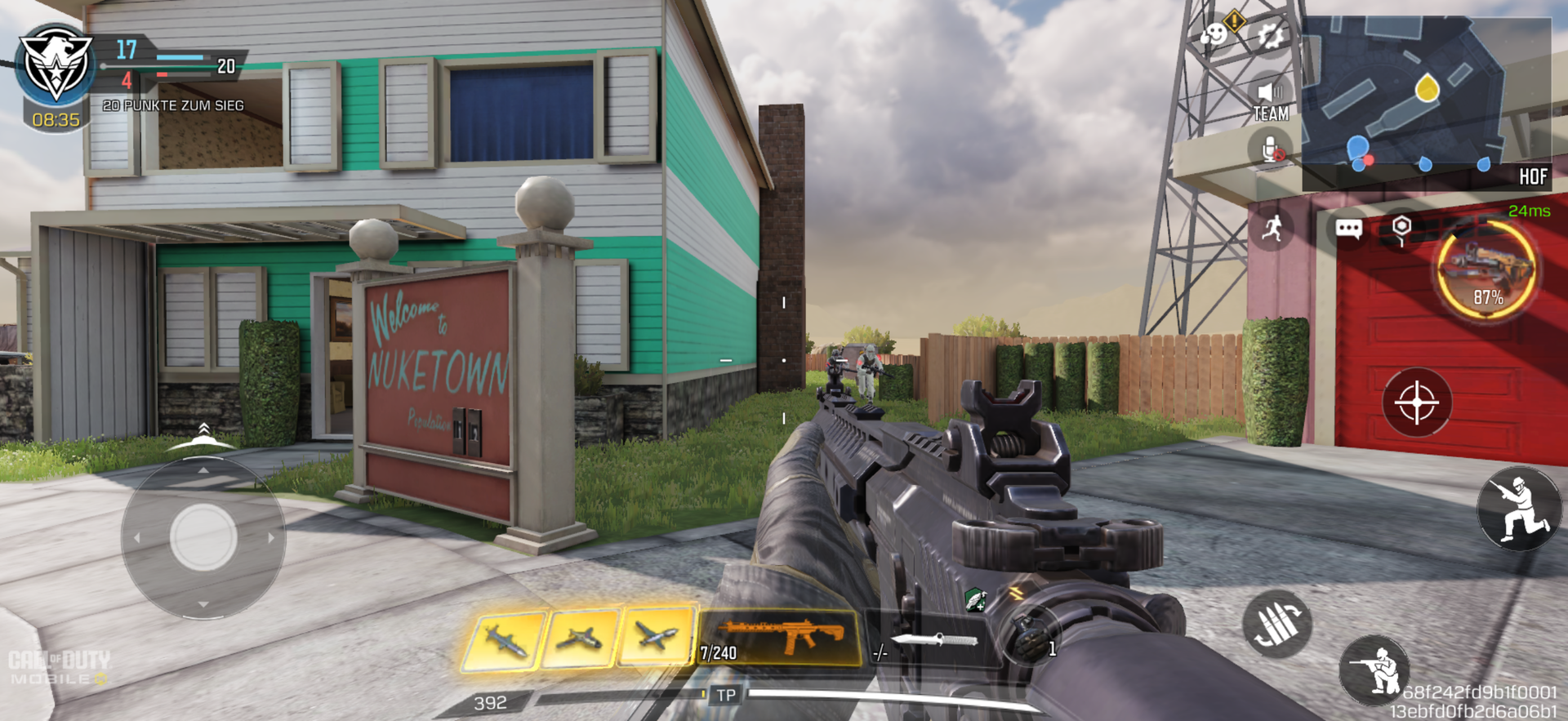Viewport: 1568px width, 721px height.
Task: Tap the minimap
Action: pyautogui.click(x=1426, y=102)
